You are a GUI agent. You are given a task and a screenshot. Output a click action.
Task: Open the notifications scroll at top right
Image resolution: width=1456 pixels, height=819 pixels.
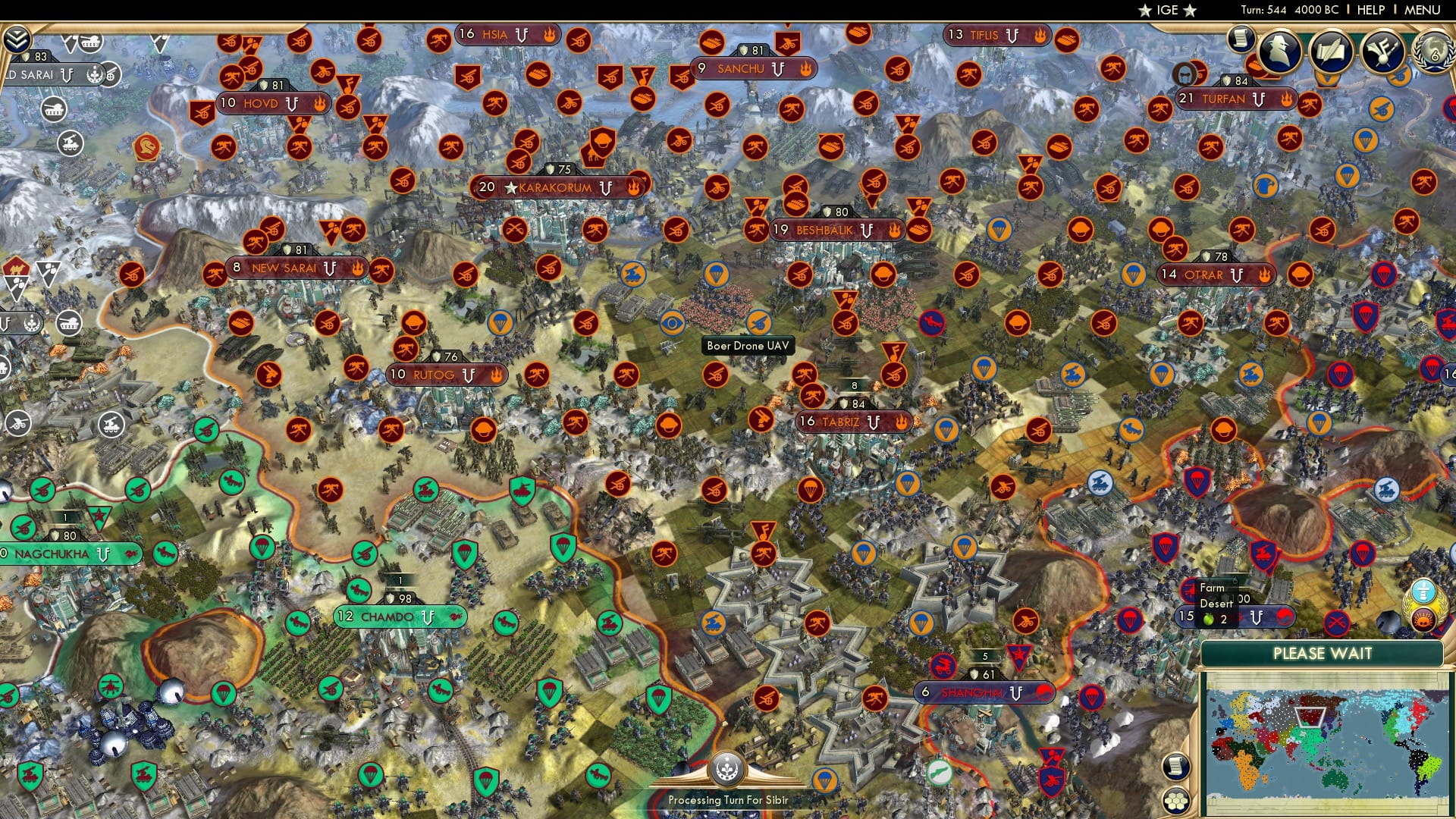click(x=1241, y=39)
